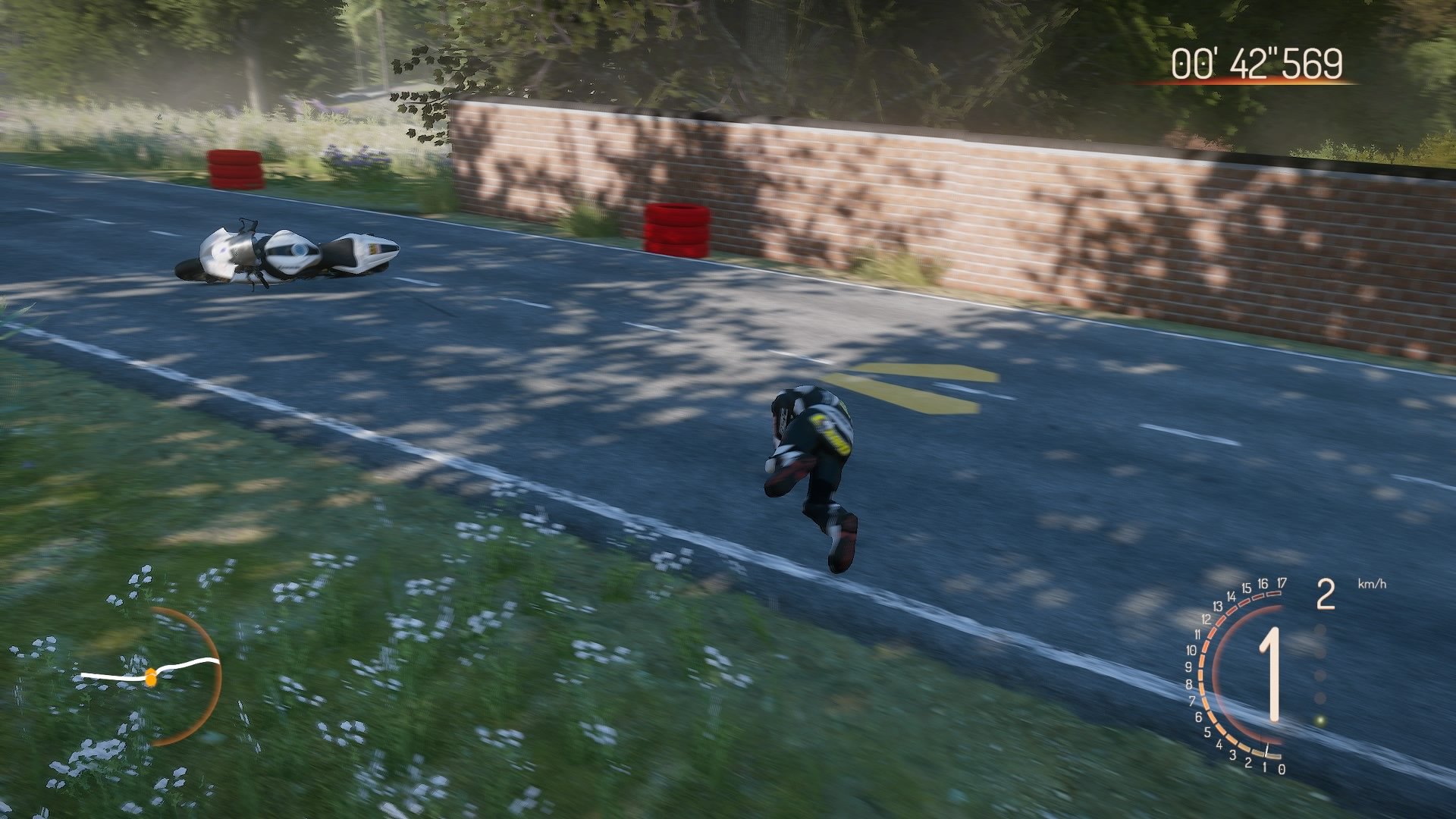Click the number 10 on the RPM scale
The image size is (1456, 819).
(1191, 651)
